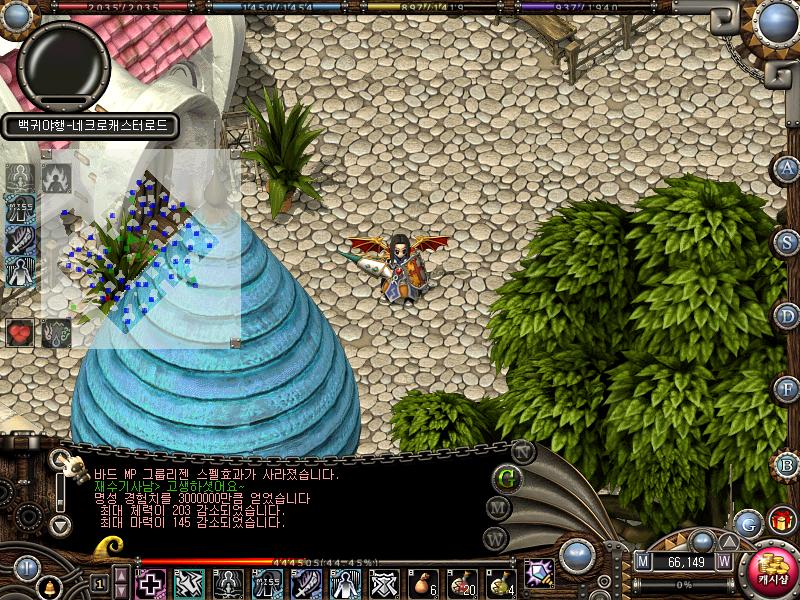Click the red gift box icon
Screen dimensions: 800x600
[782, 521]
